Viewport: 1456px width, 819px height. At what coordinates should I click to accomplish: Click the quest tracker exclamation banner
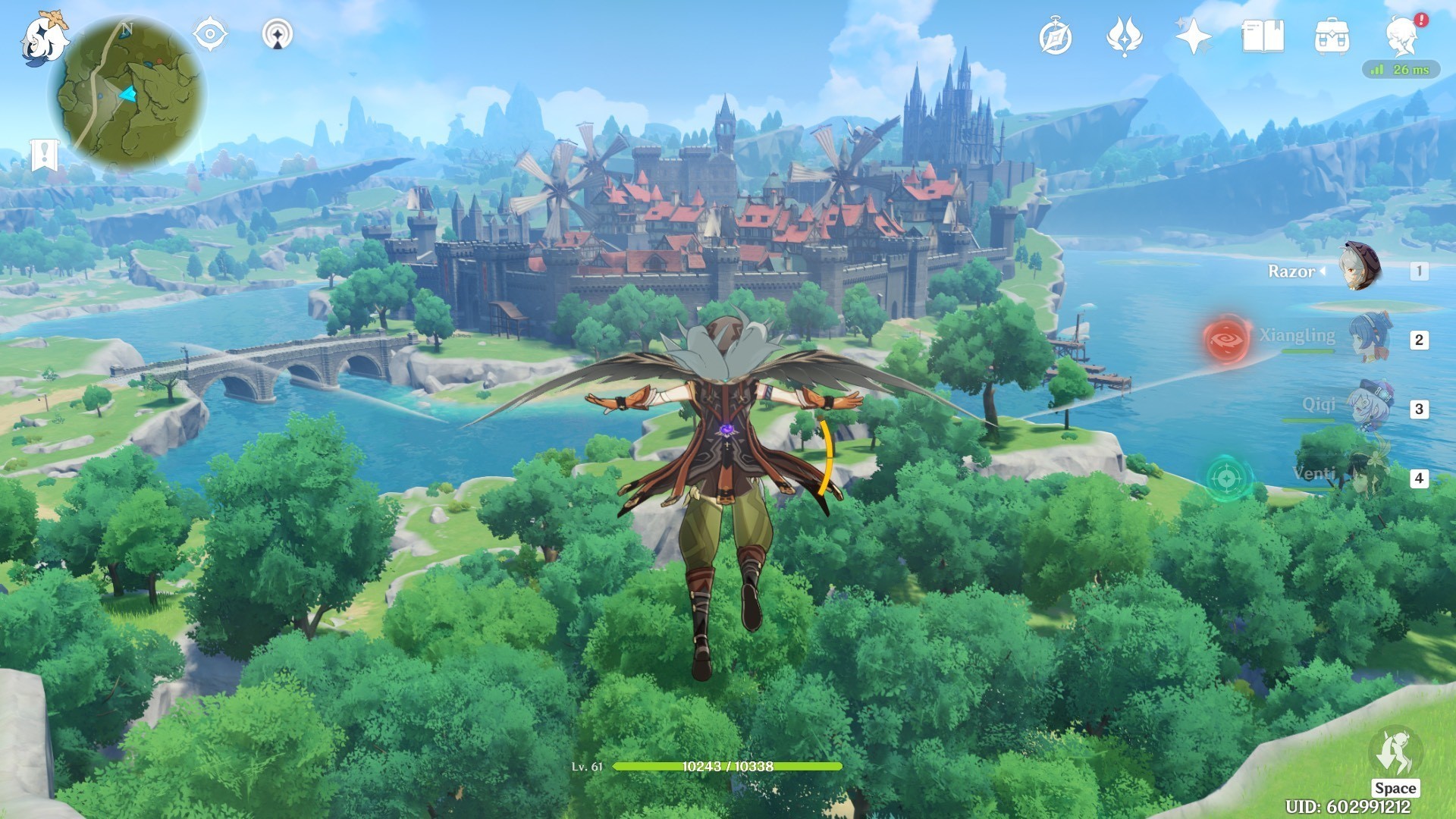(x=45, y=152)
